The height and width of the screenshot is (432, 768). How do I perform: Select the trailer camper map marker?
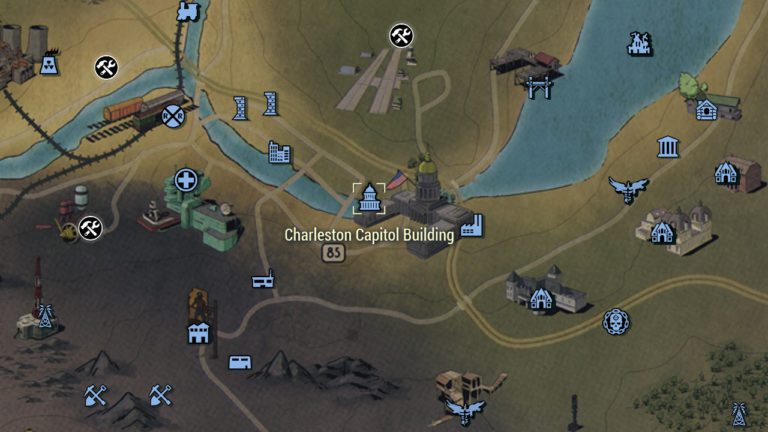[x=240, y=362]
